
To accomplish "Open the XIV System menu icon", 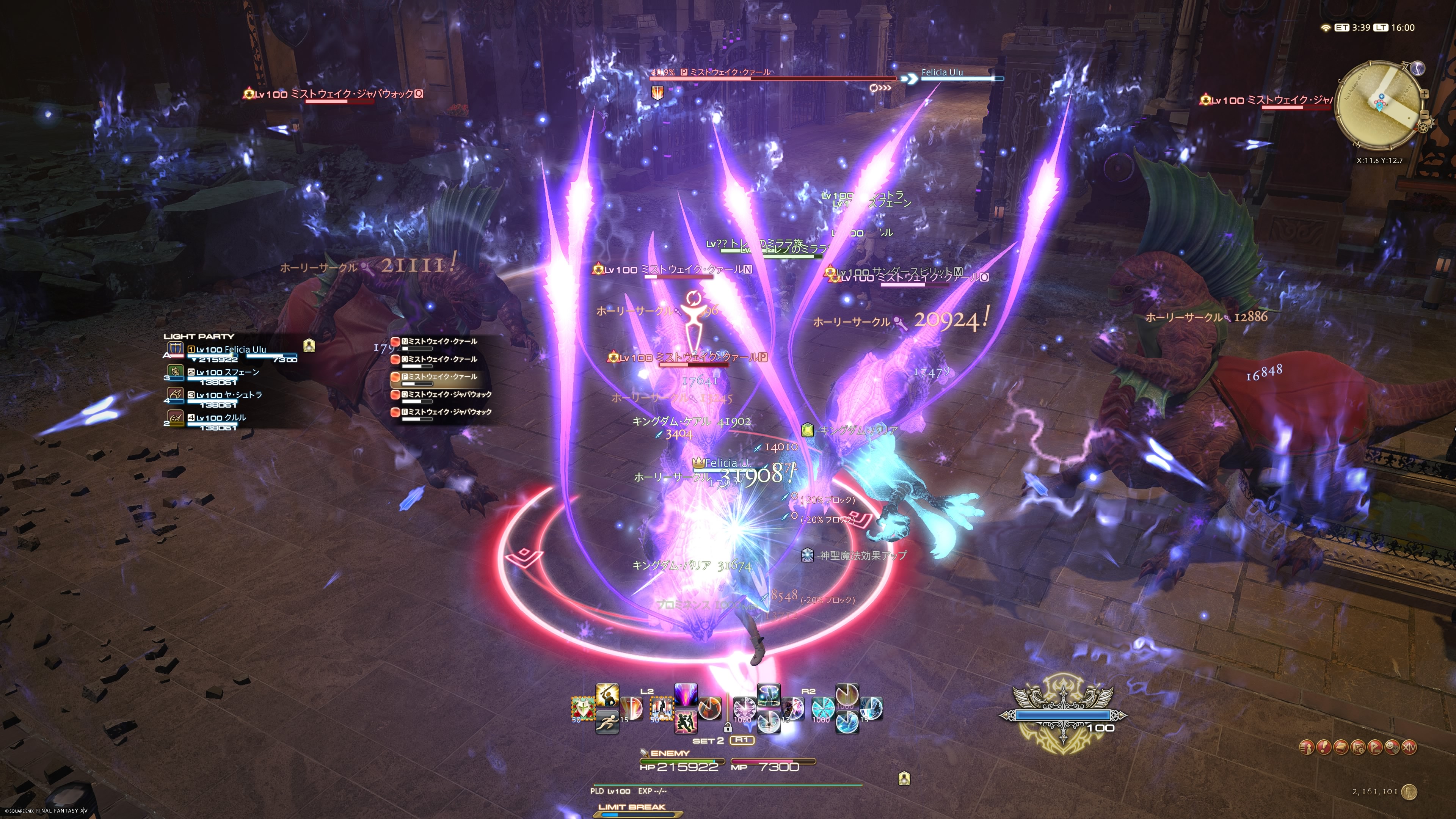I will pos(1410,747).
